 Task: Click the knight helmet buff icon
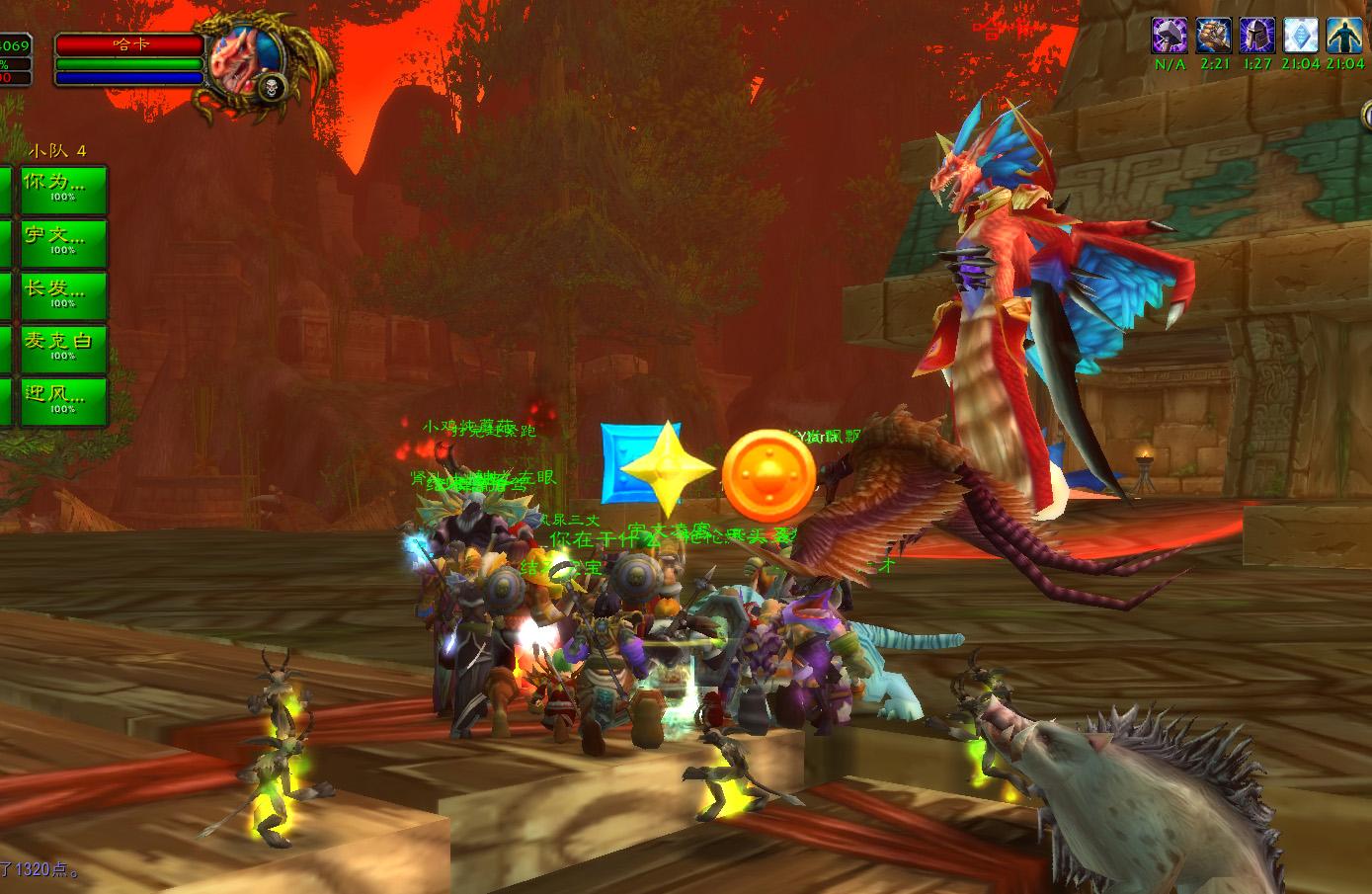(1257, 36)
